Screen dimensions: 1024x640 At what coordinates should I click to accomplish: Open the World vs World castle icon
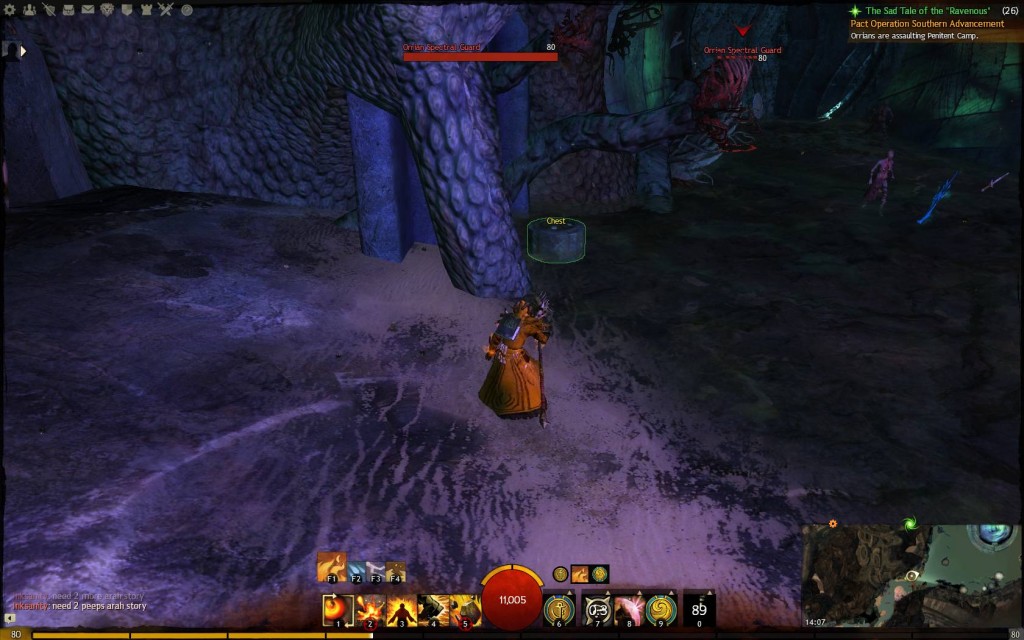[146, 10]
